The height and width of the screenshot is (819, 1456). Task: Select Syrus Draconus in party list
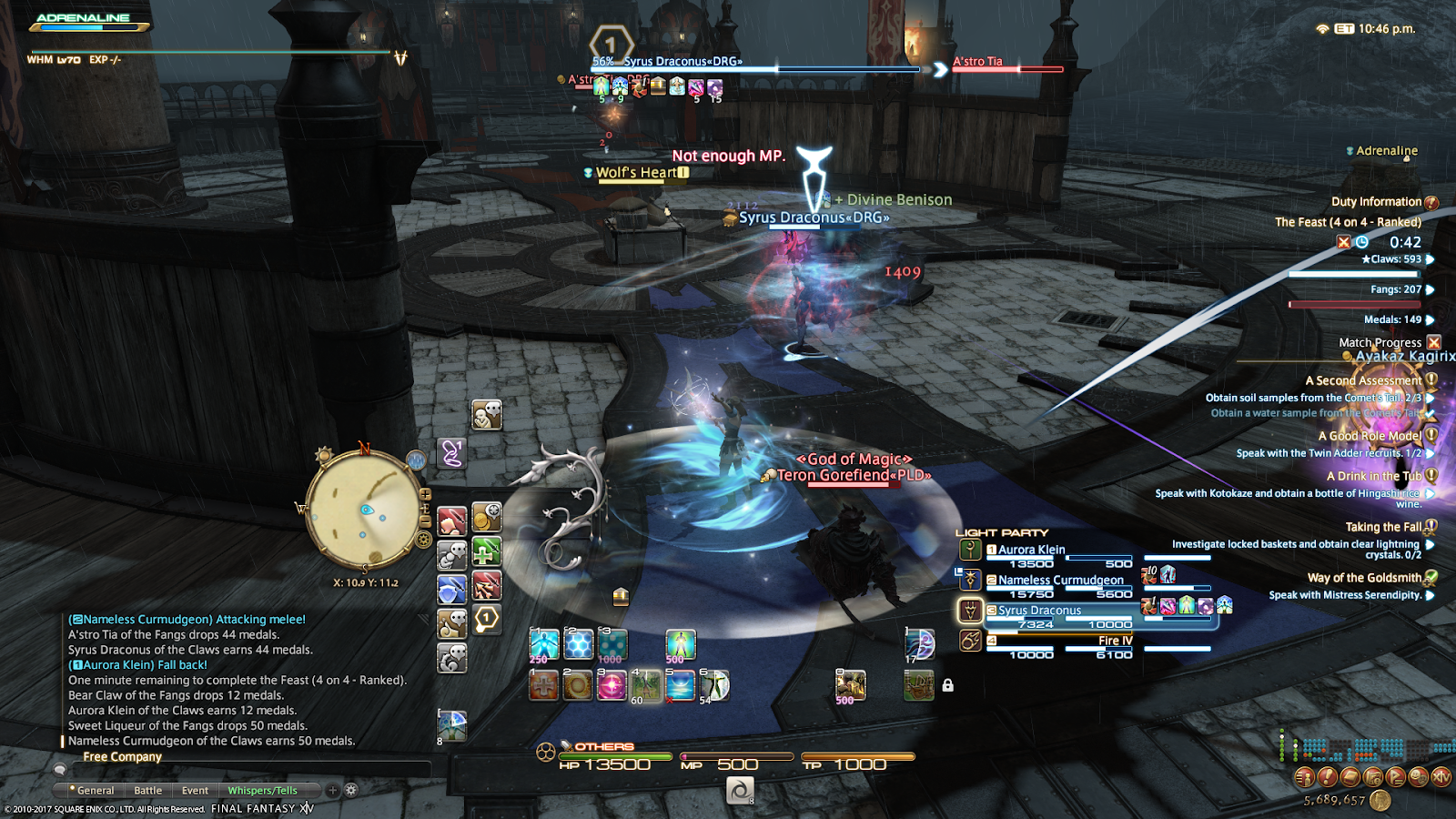(1039, 611)
